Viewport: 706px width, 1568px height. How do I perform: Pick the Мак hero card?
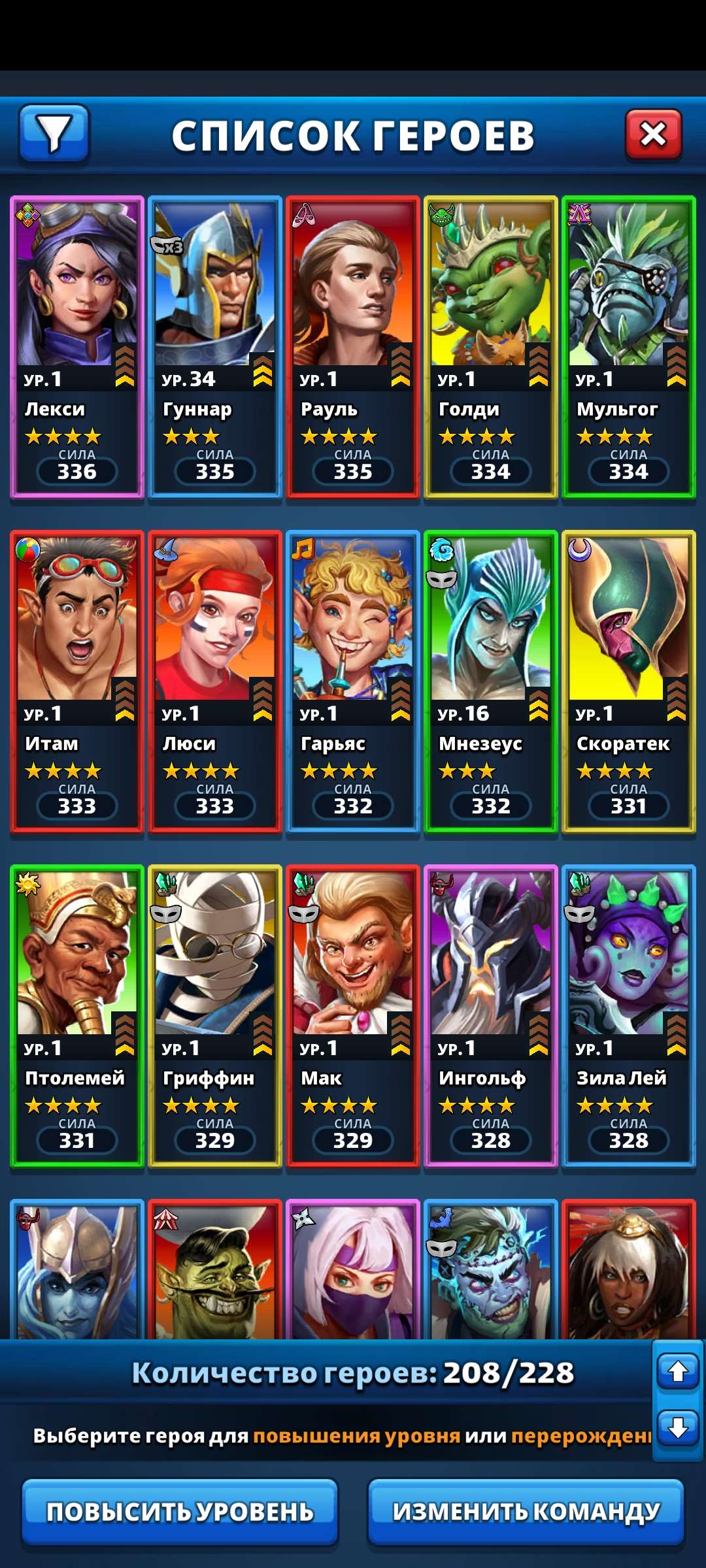coord(353,1015)
